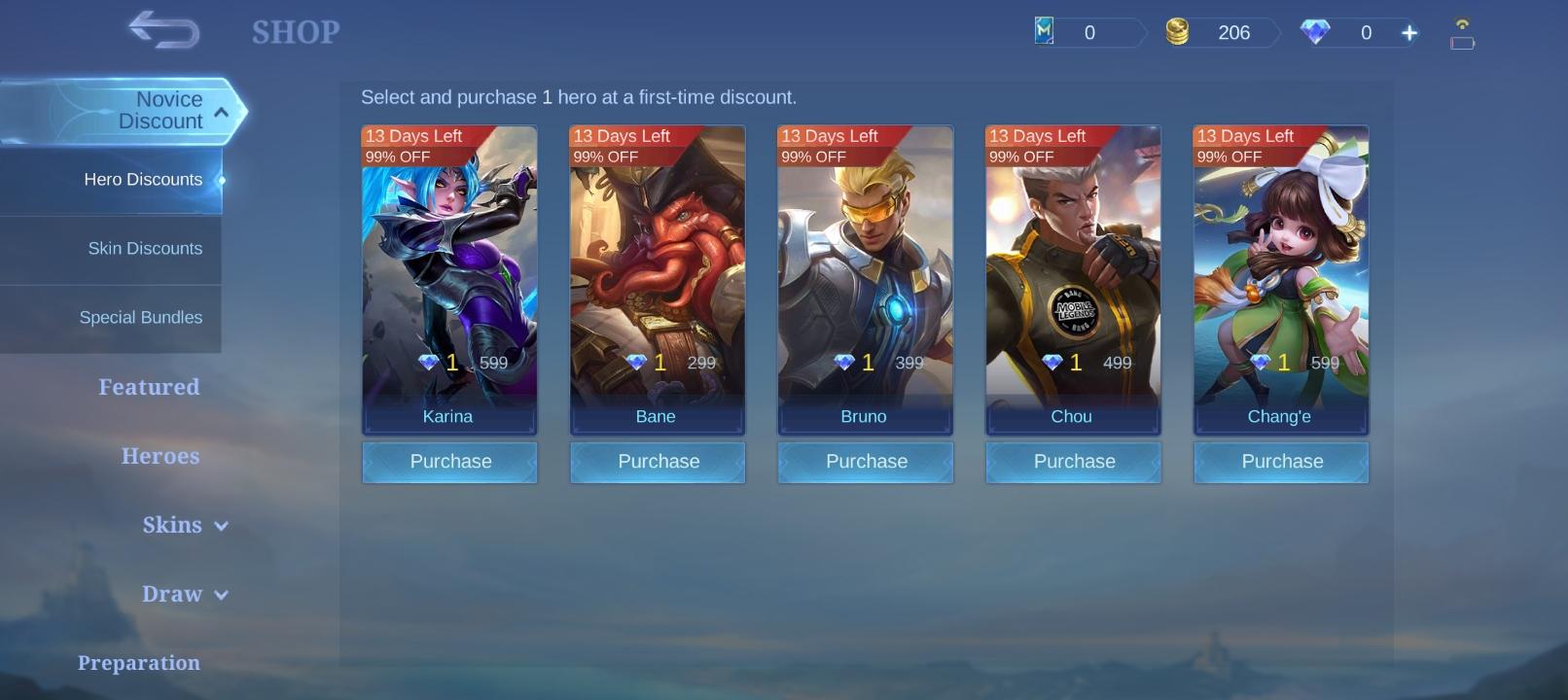
Task: Open the Special Bundles tab
Action: [141, 317]
